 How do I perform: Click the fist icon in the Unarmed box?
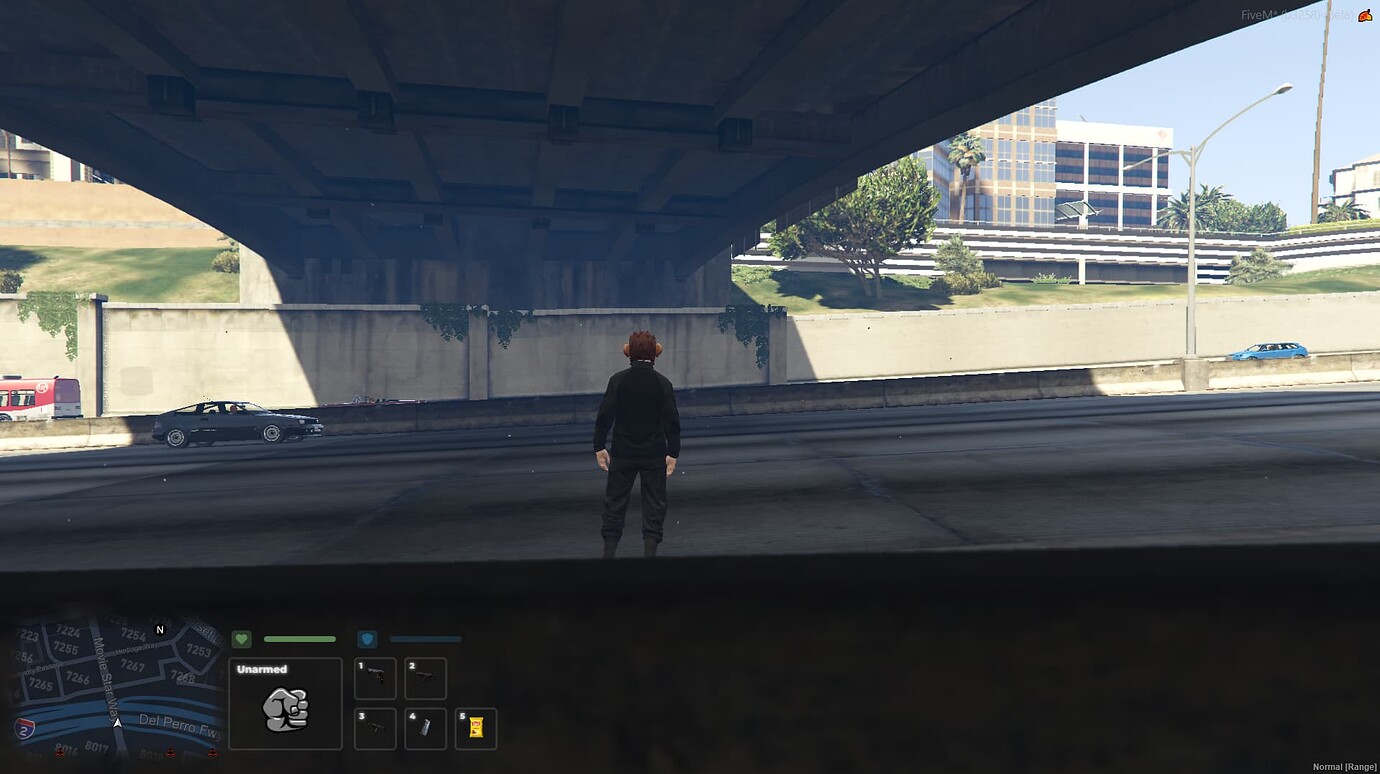click(x=285, y=707)
